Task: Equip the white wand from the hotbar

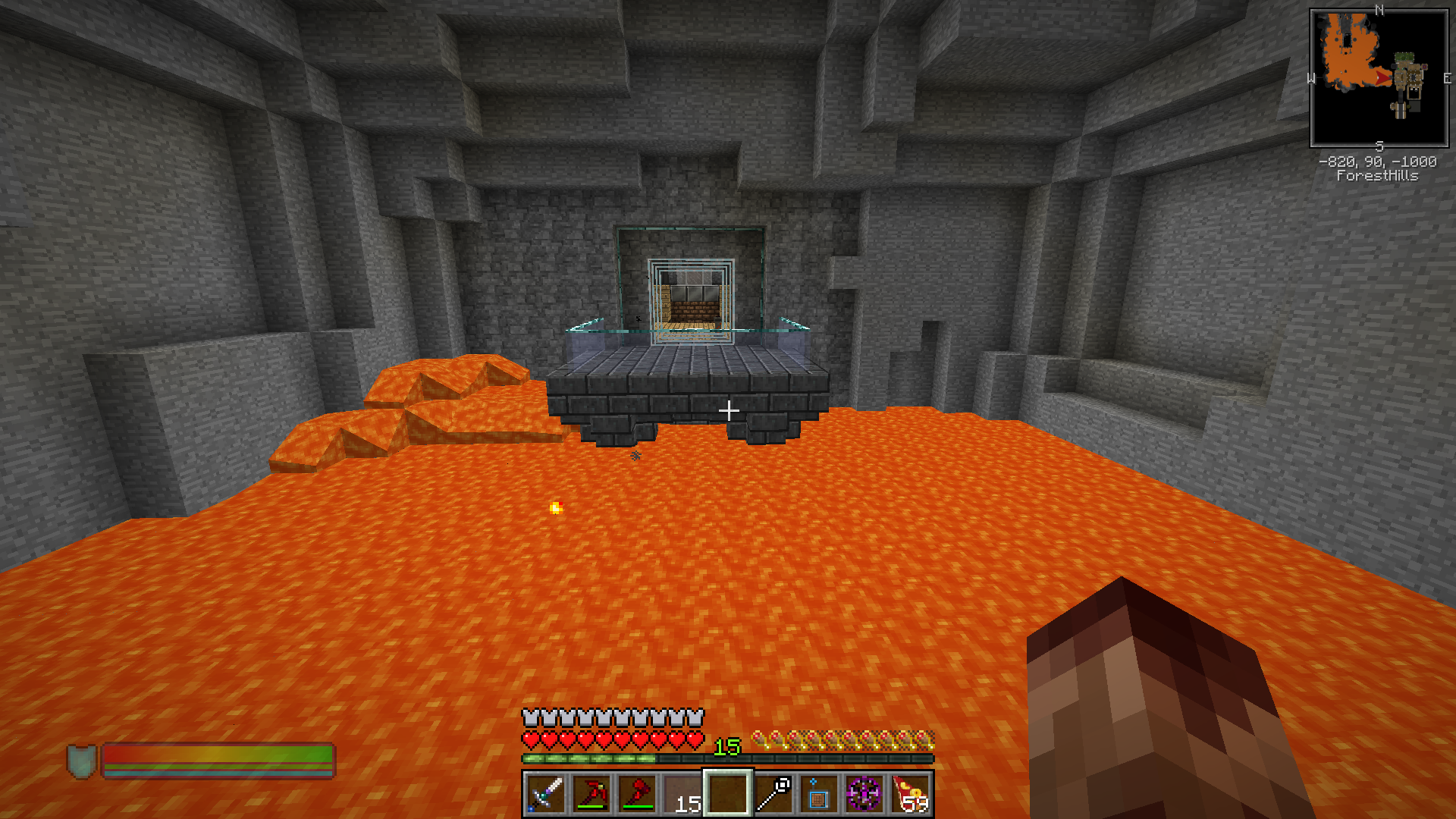Action: point(773,793)
